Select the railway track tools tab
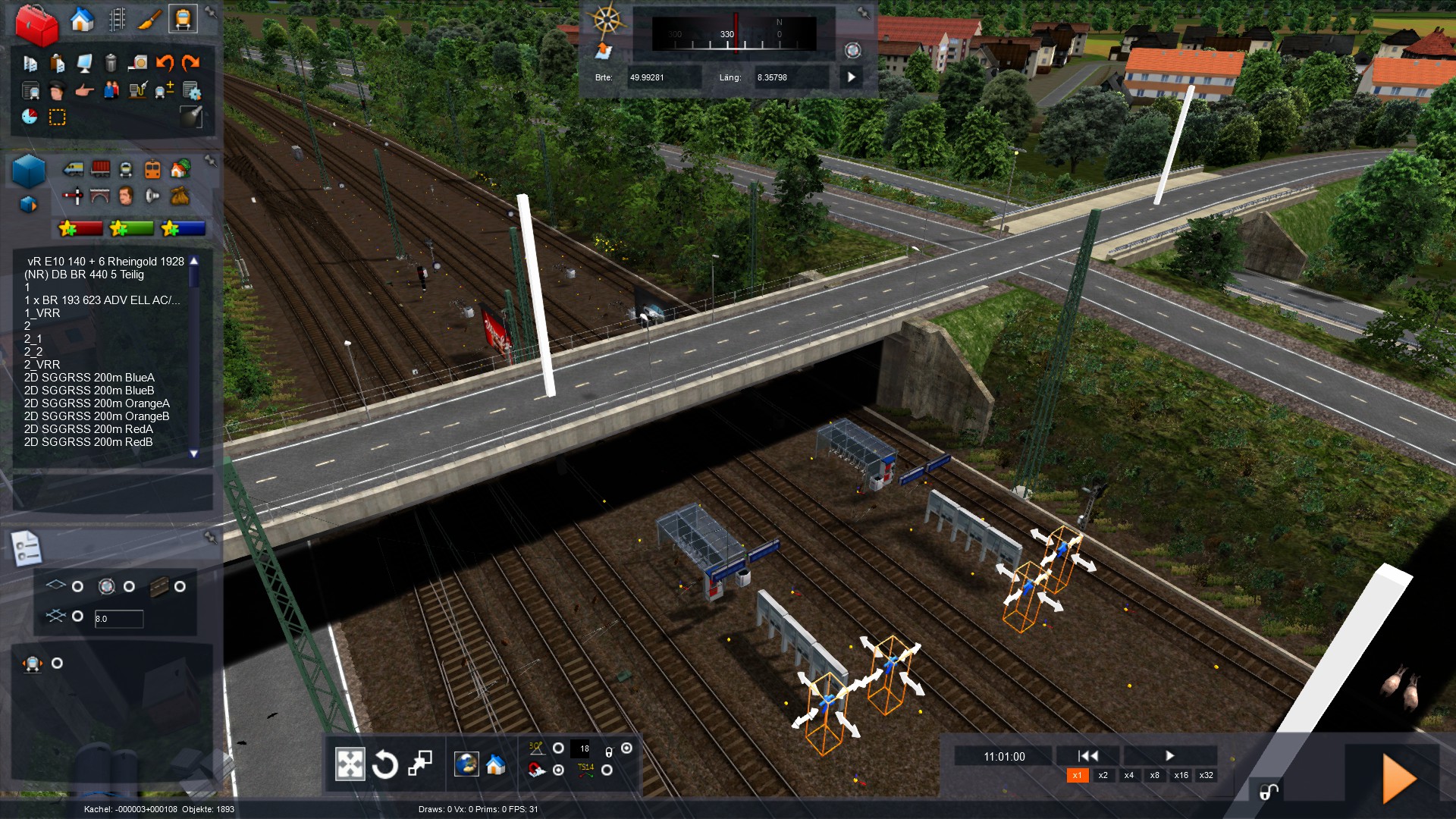1456x819 pixels. click(x=117, y=20)
